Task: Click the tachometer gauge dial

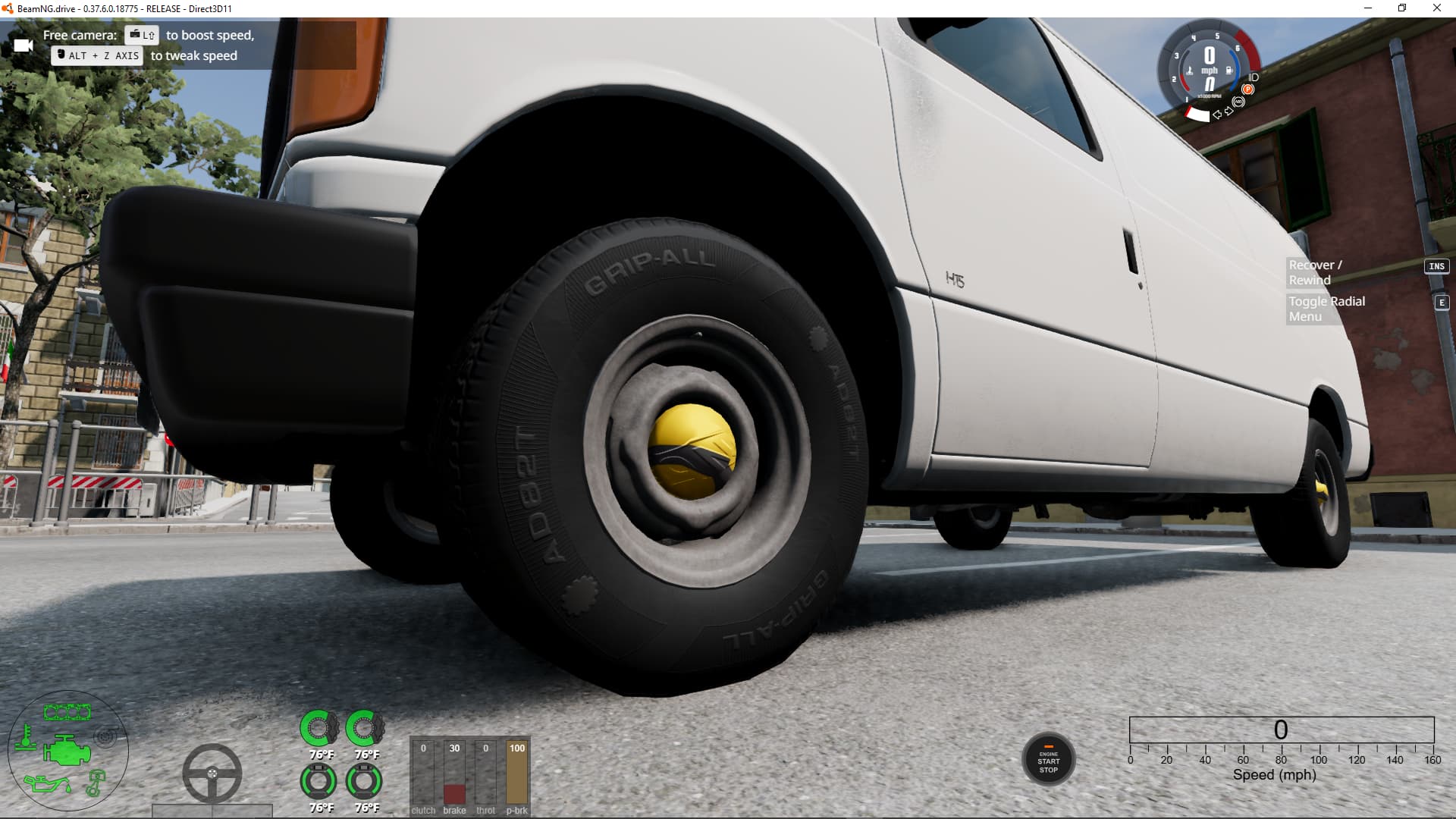Action: [1209, 70]
